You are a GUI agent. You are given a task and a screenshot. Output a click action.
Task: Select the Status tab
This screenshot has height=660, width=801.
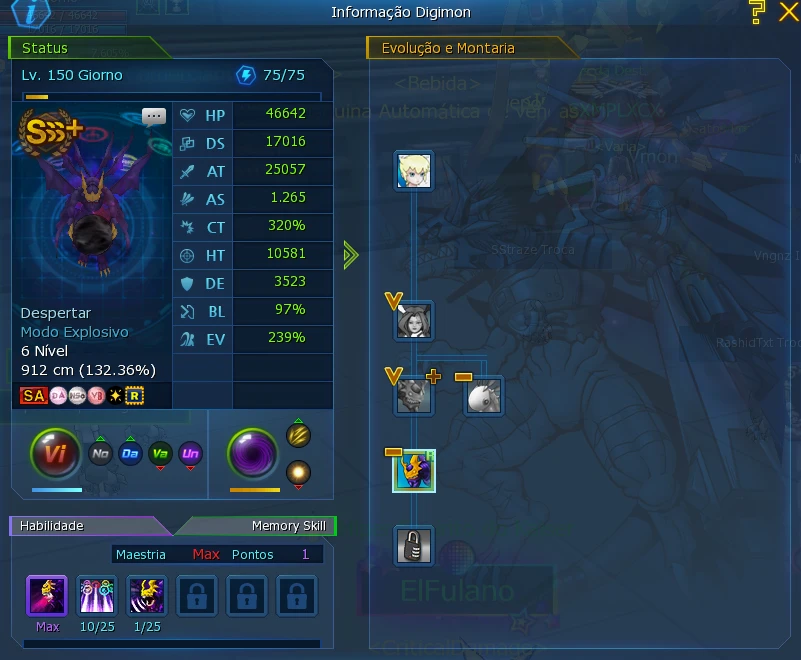[80, 47]
